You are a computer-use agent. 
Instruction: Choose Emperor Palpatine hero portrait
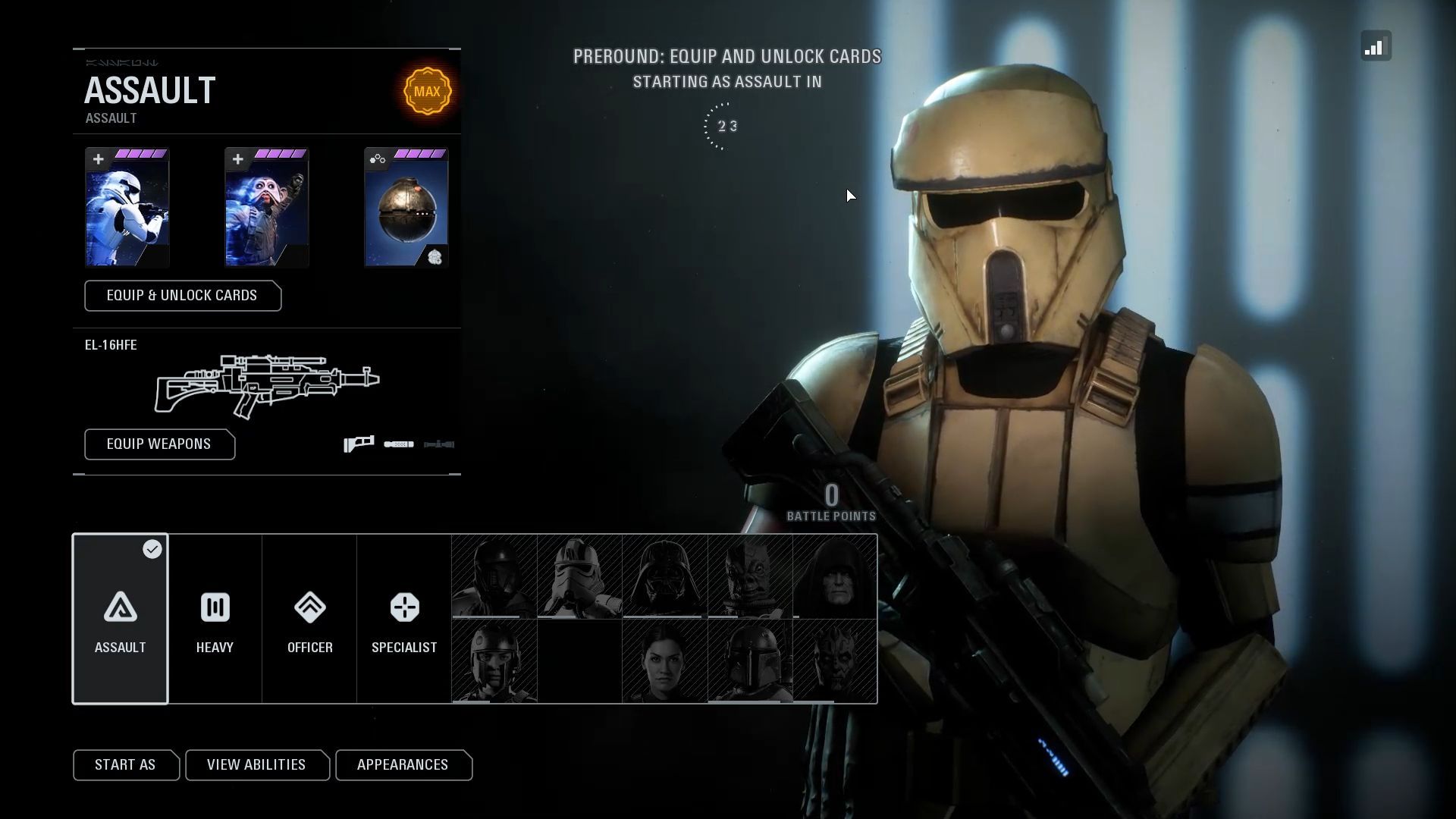(835, 576)
